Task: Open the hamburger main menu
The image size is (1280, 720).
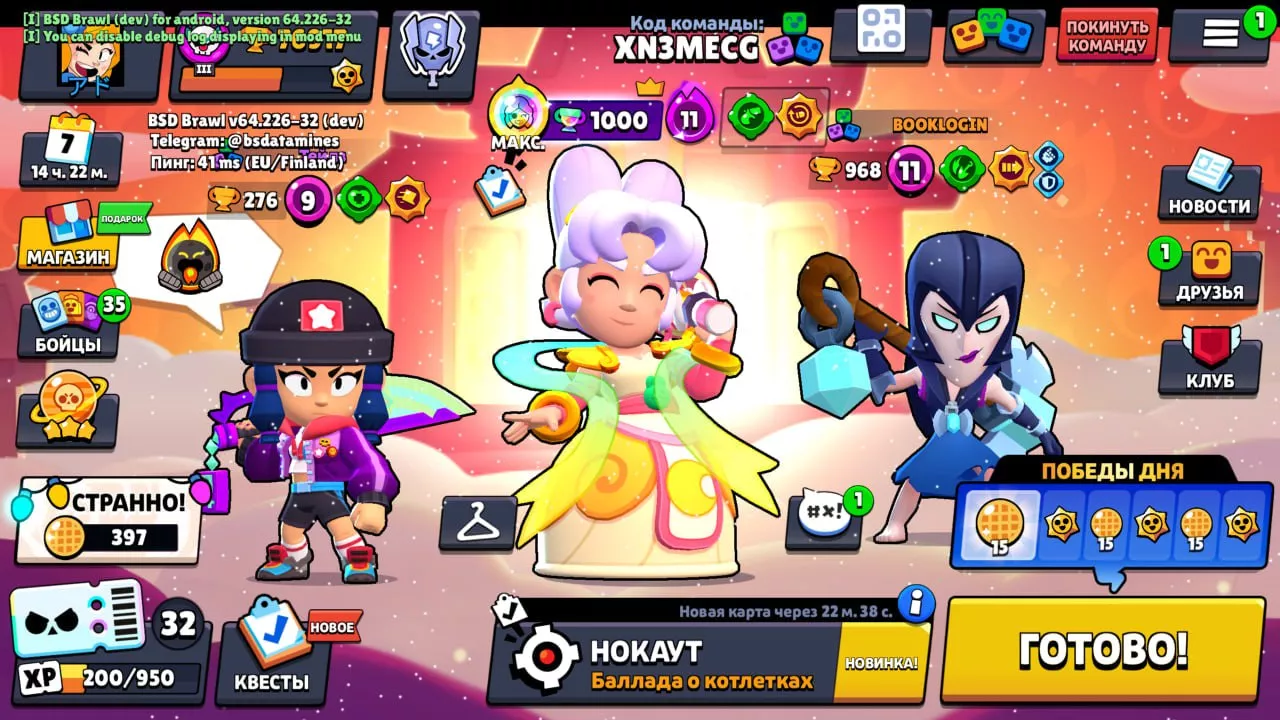Action: pos(1220,34)
